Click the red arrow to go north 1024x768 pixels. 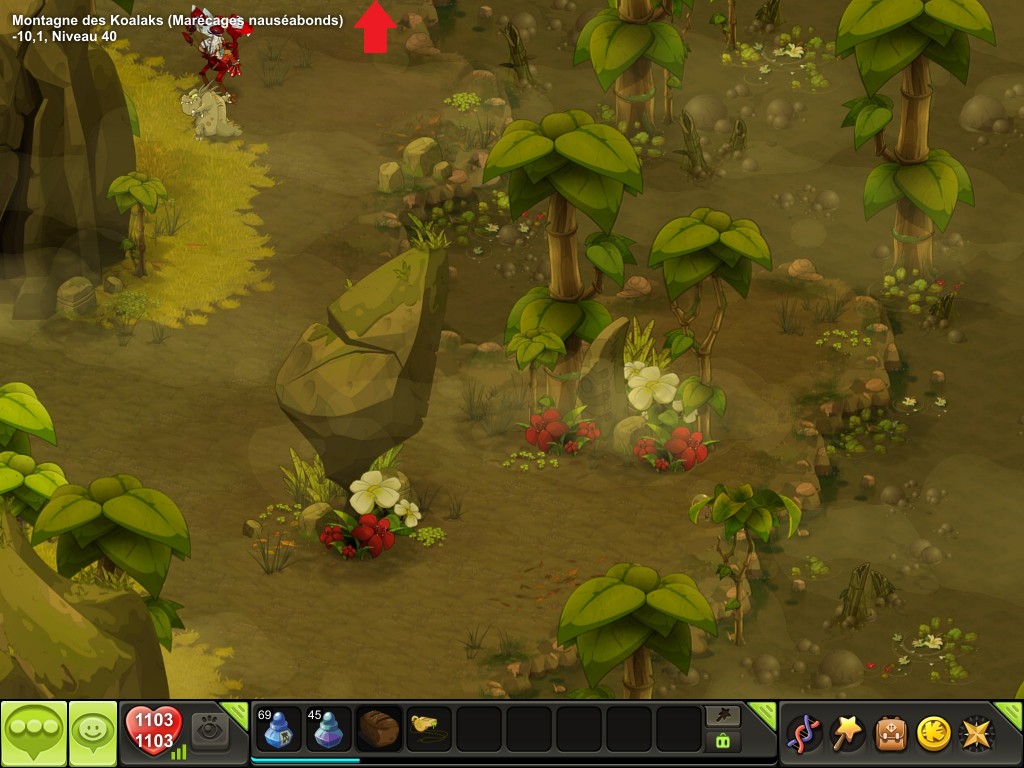coord(375,26)
